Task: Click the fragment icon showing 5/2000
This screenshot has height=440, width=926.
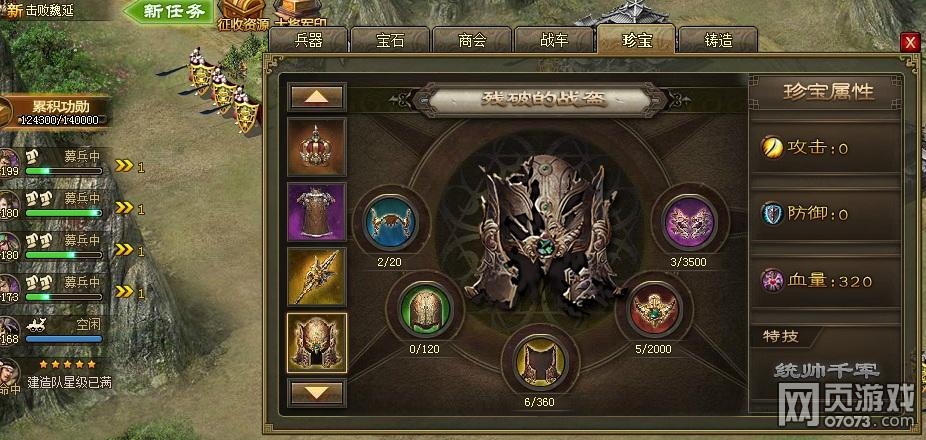Action: click(x=657, y=310)
